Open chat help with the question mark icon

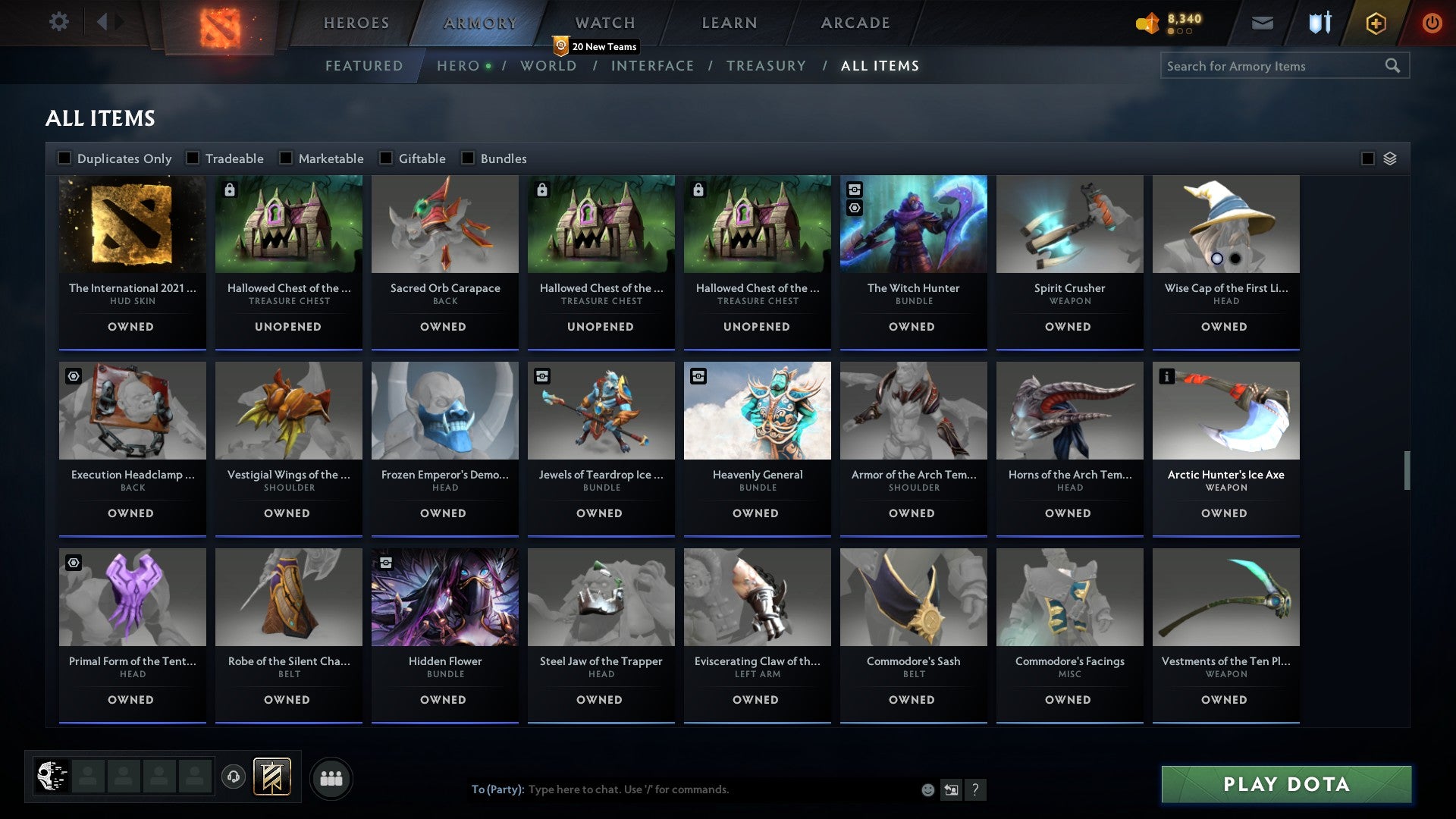point(976,789)
